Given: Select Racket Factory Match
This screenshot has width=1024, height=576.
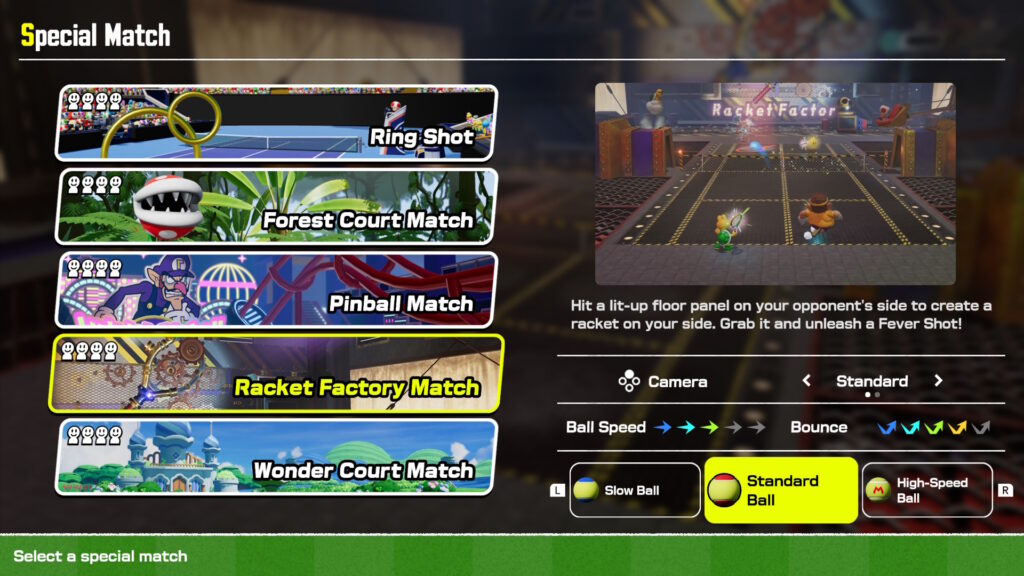Looking at the screenshot, I should click(x=277, y=373).
